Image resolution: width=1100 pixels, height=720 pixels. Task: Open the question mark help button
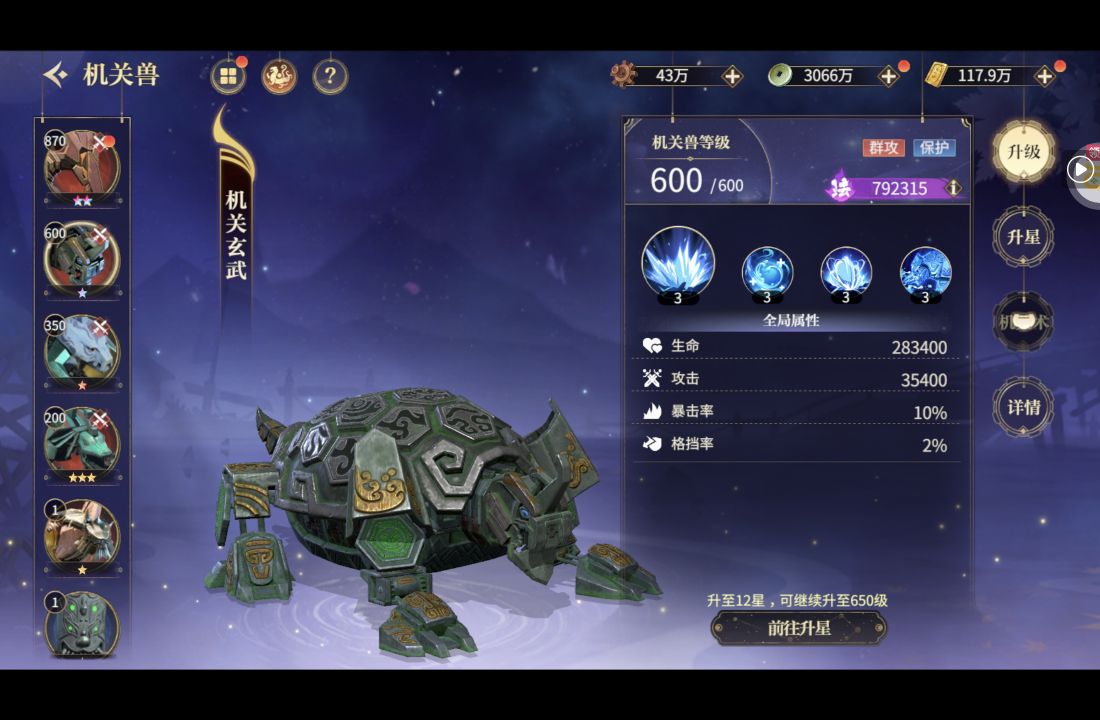pos(330,76)
